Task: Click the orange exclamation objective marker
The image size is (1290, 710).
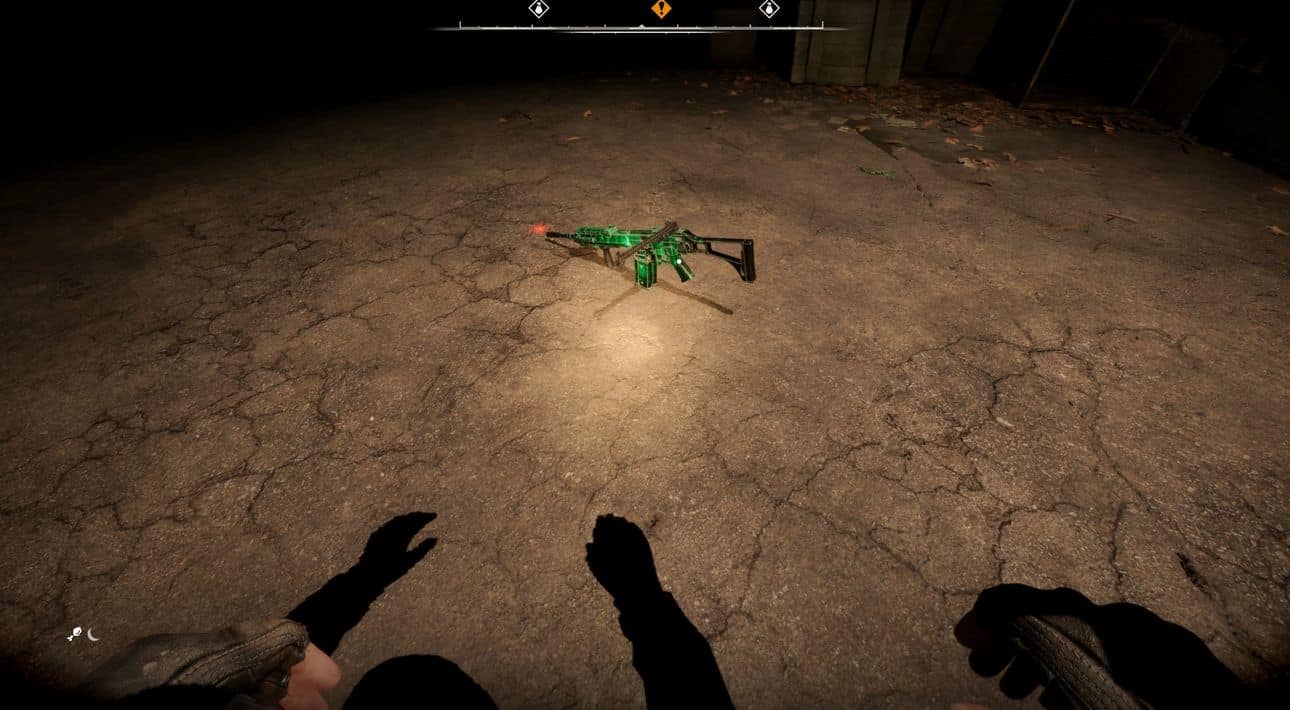Action: tap(660, 9)
